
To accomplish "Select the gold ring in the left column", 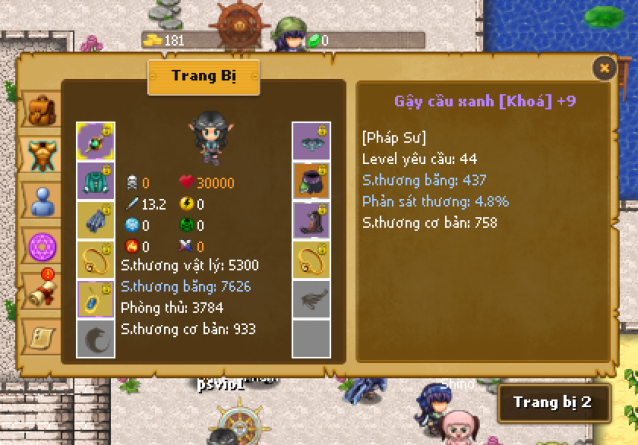I will click(96, 259).
